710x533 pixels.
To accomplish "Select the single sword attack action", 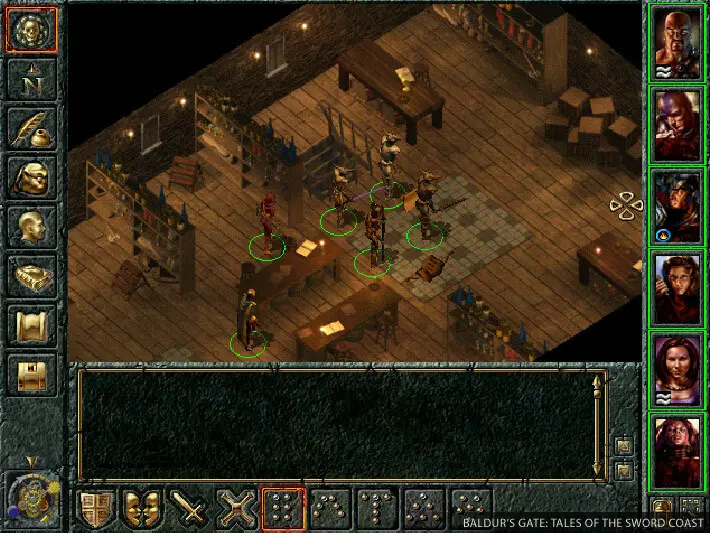I will (x=190, y=509).
